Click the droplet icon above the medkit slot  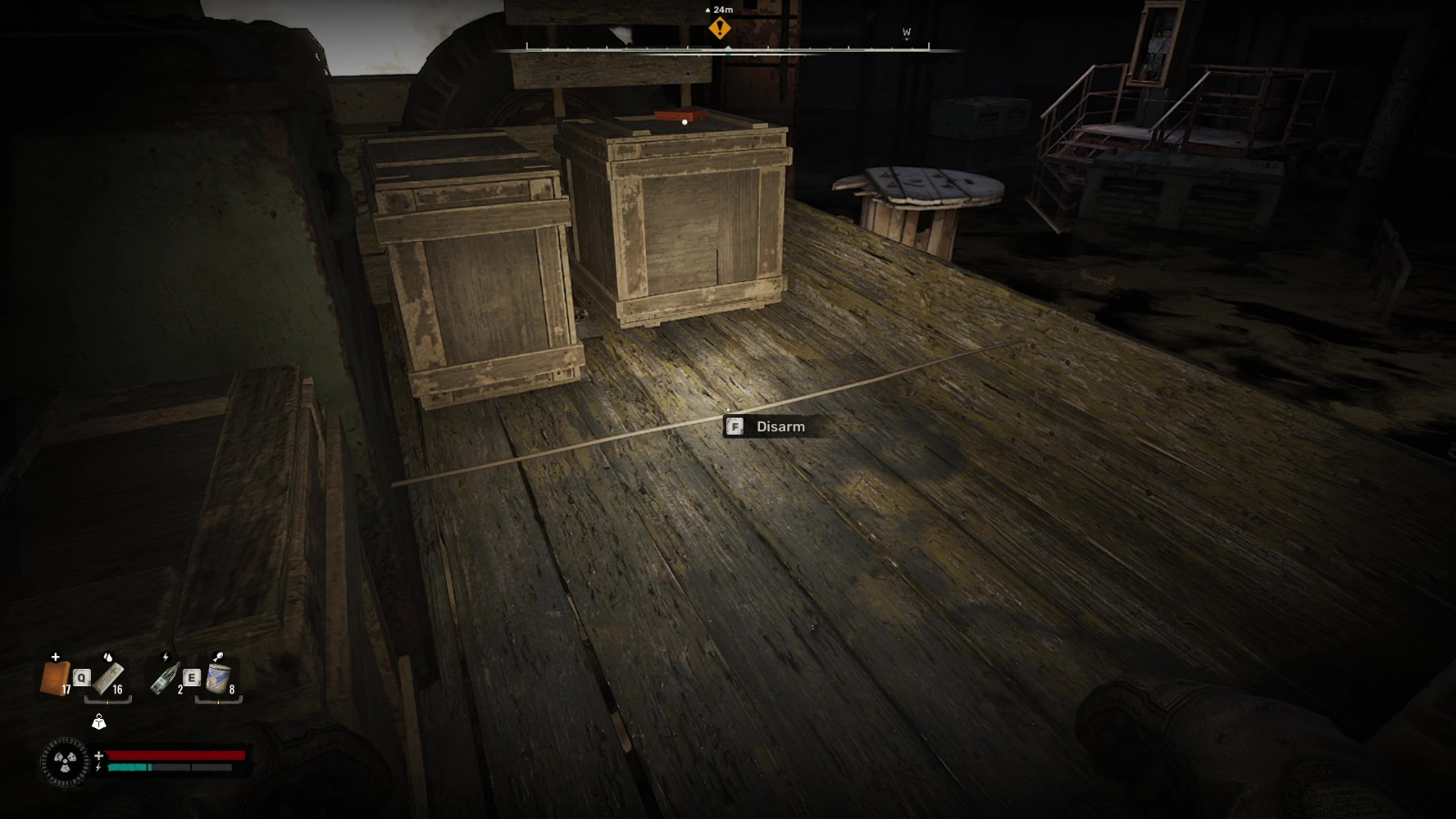click(x=108, y=657)
